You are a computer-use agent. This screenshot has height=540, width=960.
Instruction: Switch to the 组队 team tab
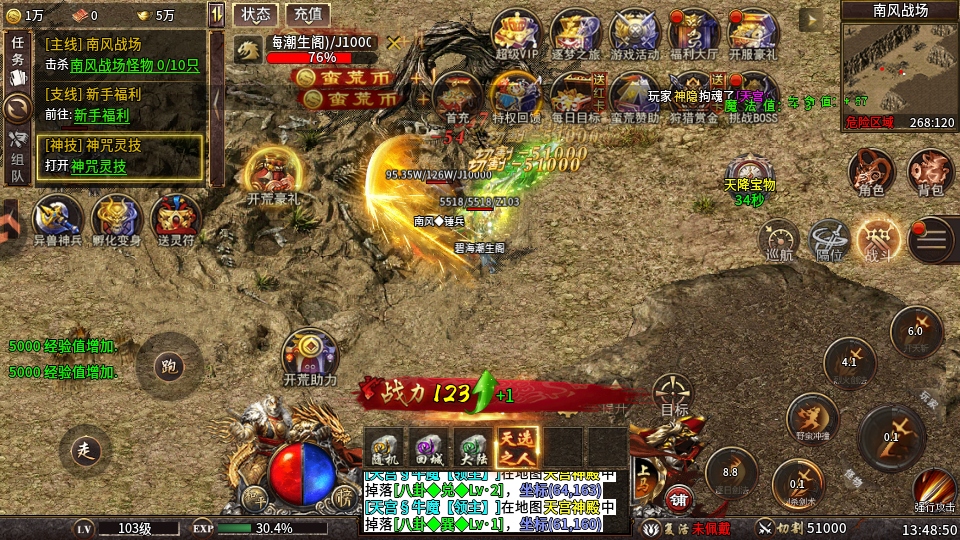coord(16,158)
